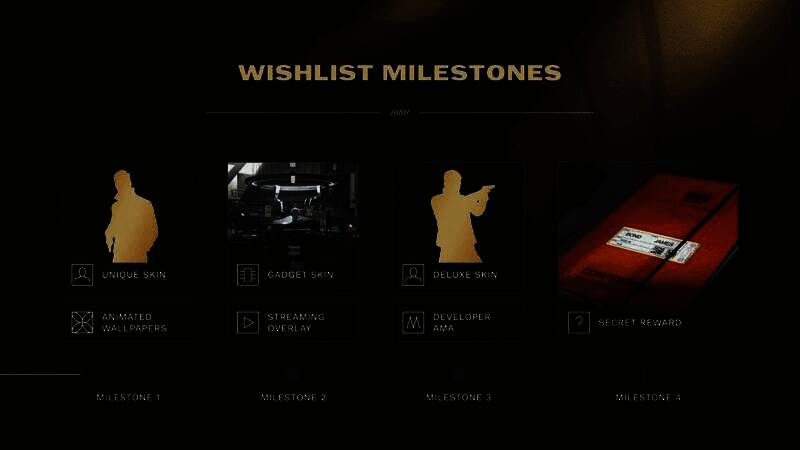
Task: Open the Developer AMA reward
Action: (458, 323)
